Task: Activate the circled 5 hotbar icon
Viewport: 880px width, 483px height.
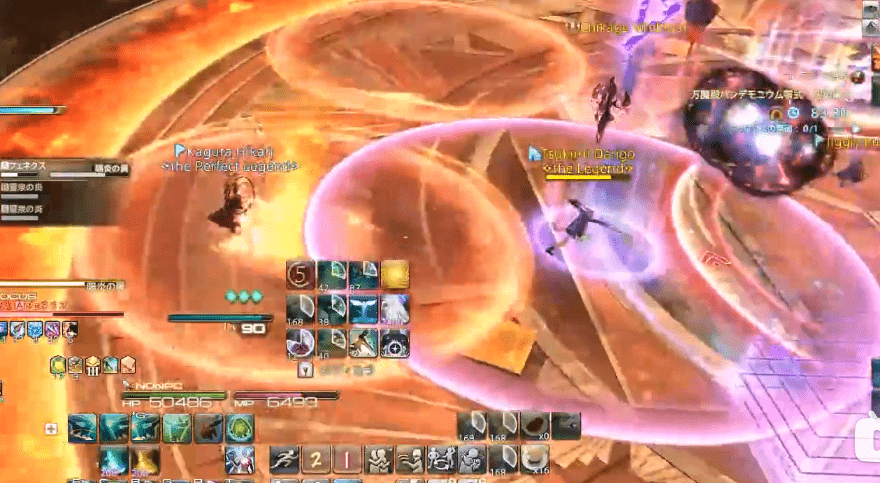Action: 301,275
